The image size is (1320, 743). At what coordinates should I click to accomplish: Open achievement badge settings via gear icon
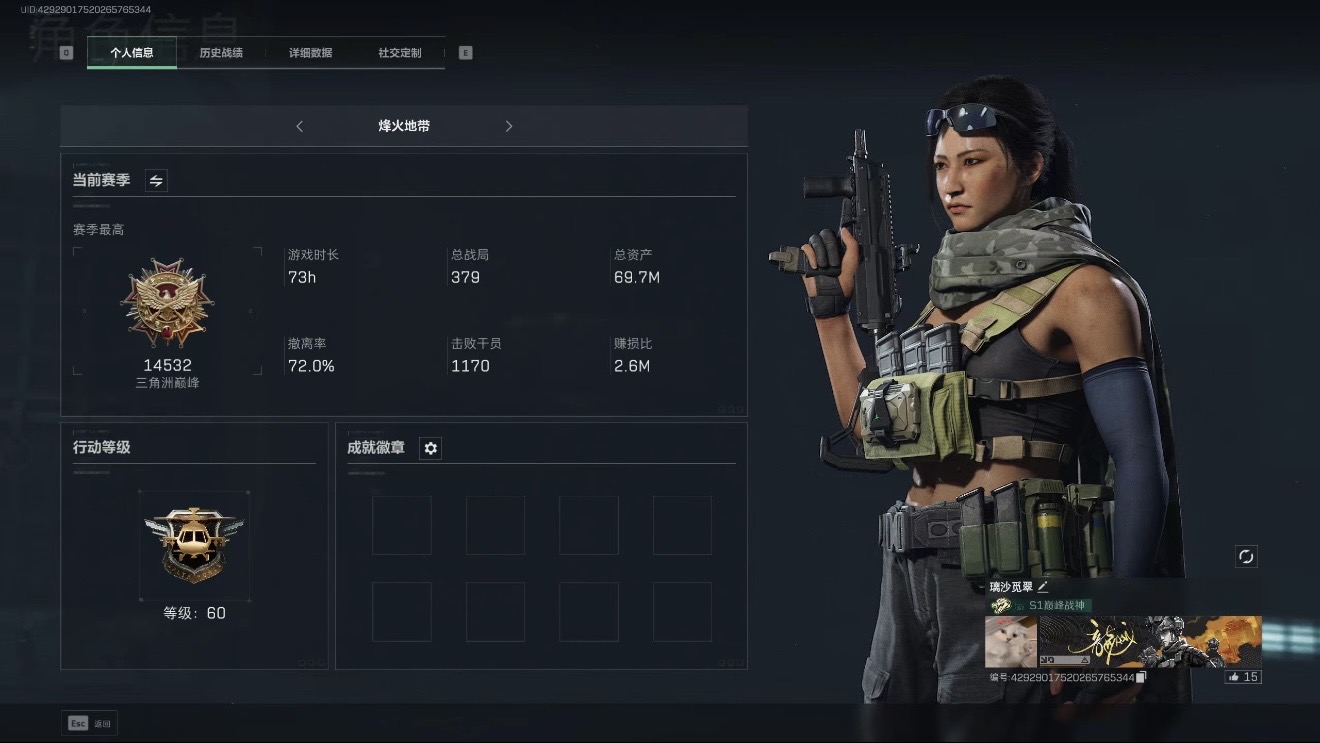click(430, 448)
